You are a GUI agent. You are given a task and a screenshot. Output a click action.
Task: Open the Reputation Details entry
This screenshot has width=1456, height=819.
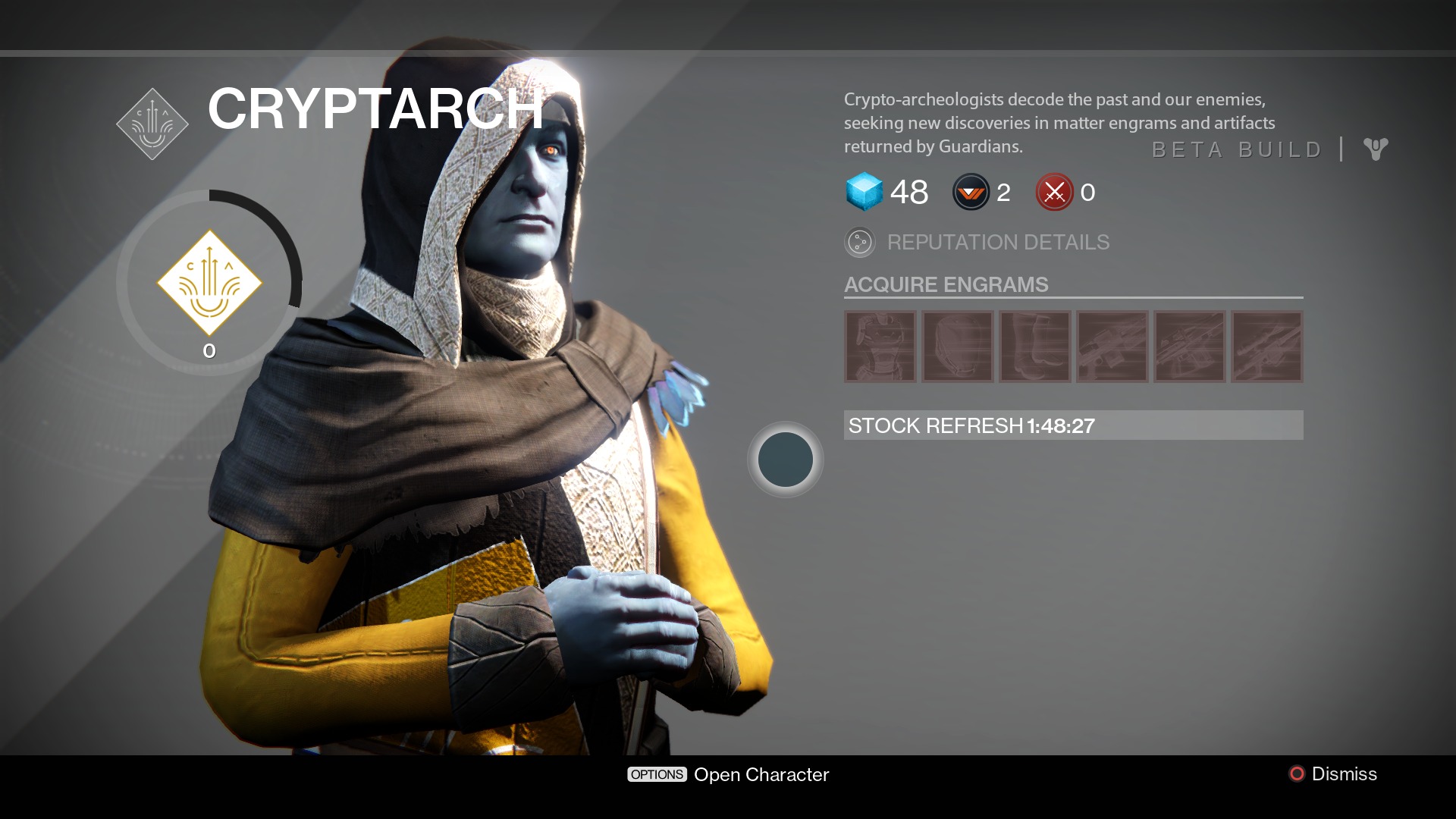pos(997,243)
